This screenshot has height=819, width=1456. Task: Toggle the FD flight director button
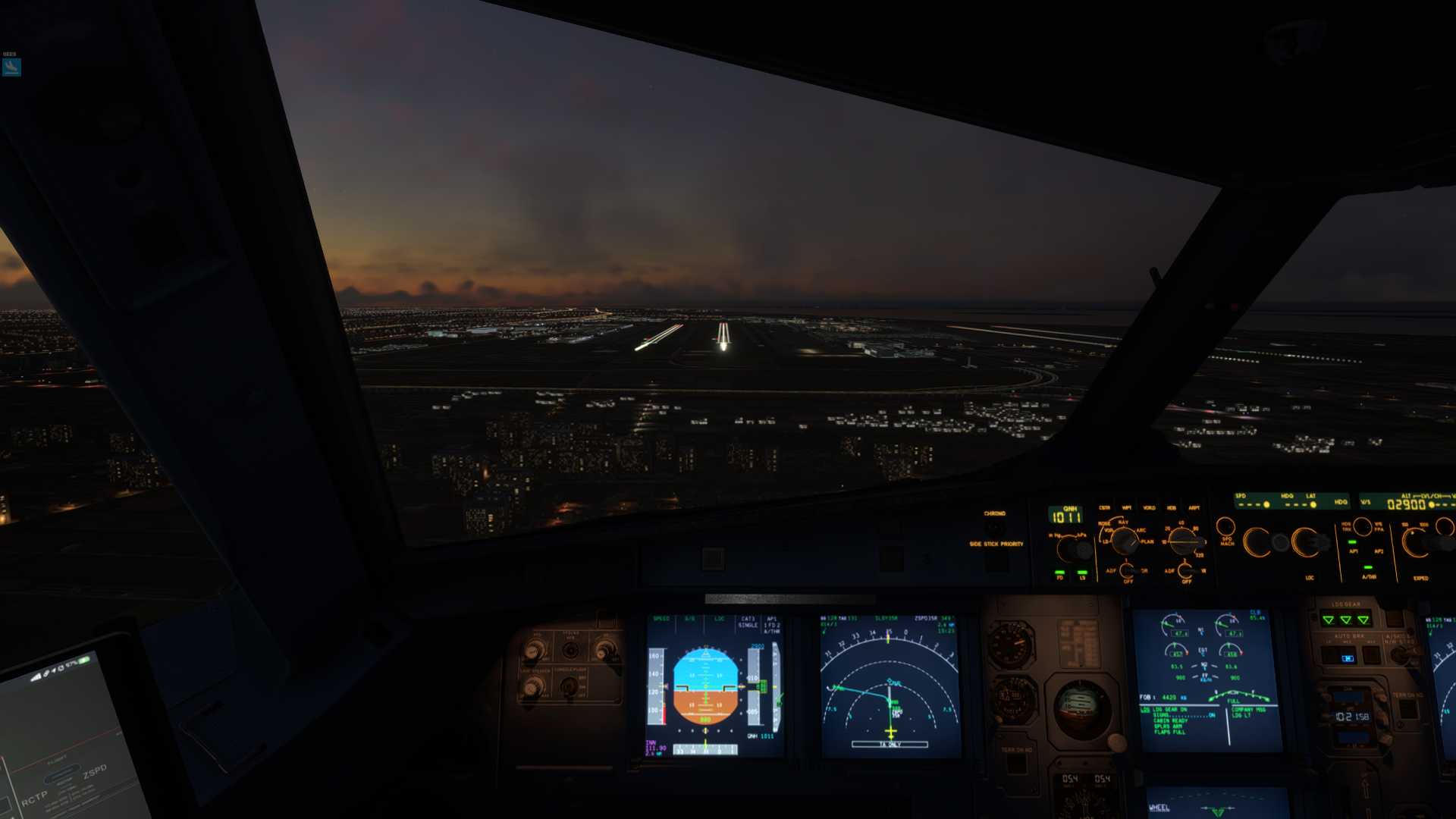[1059, 573]
